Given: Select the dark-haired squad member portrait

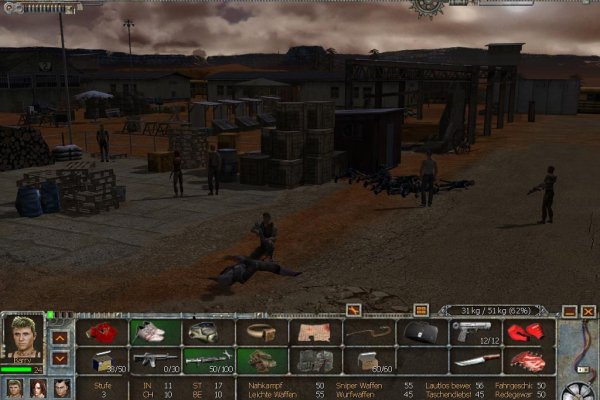Looking at the screenshot, I should coord(62,388).
